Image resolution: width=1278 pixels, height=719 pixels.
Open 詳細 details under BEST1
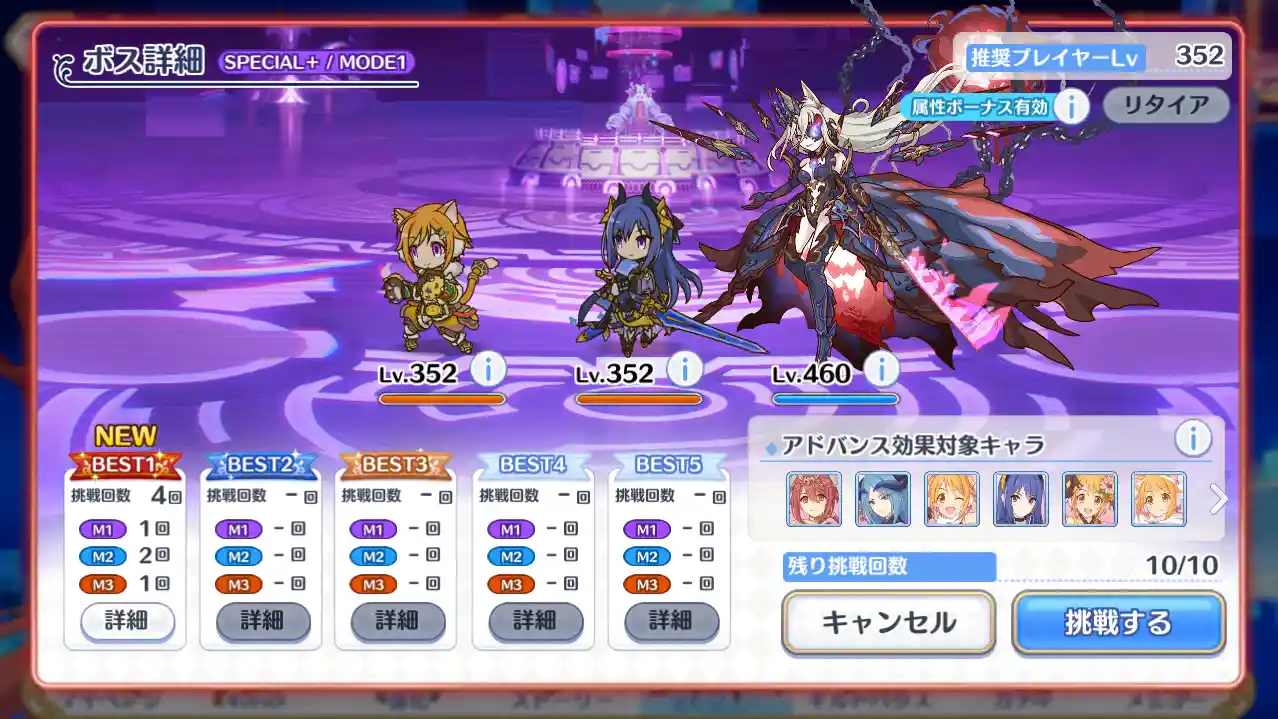pos(127,621)
